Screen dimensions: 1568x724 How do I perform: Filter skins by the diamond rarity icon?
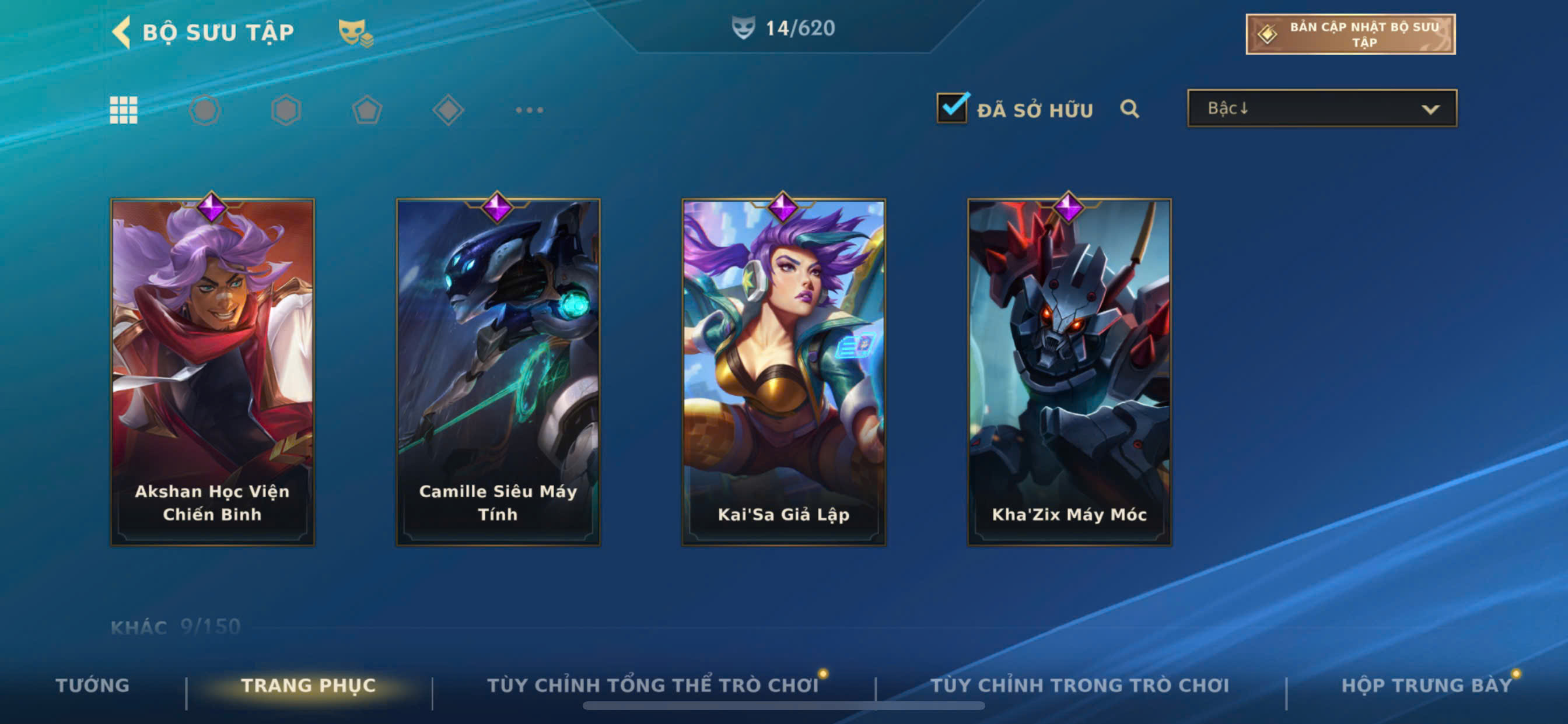448,110
